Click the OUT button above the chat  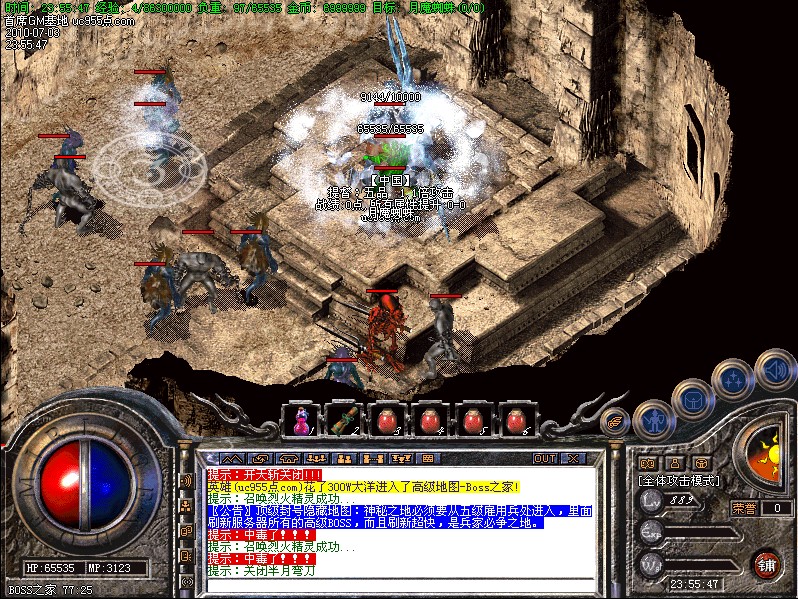tap(544, 458)
